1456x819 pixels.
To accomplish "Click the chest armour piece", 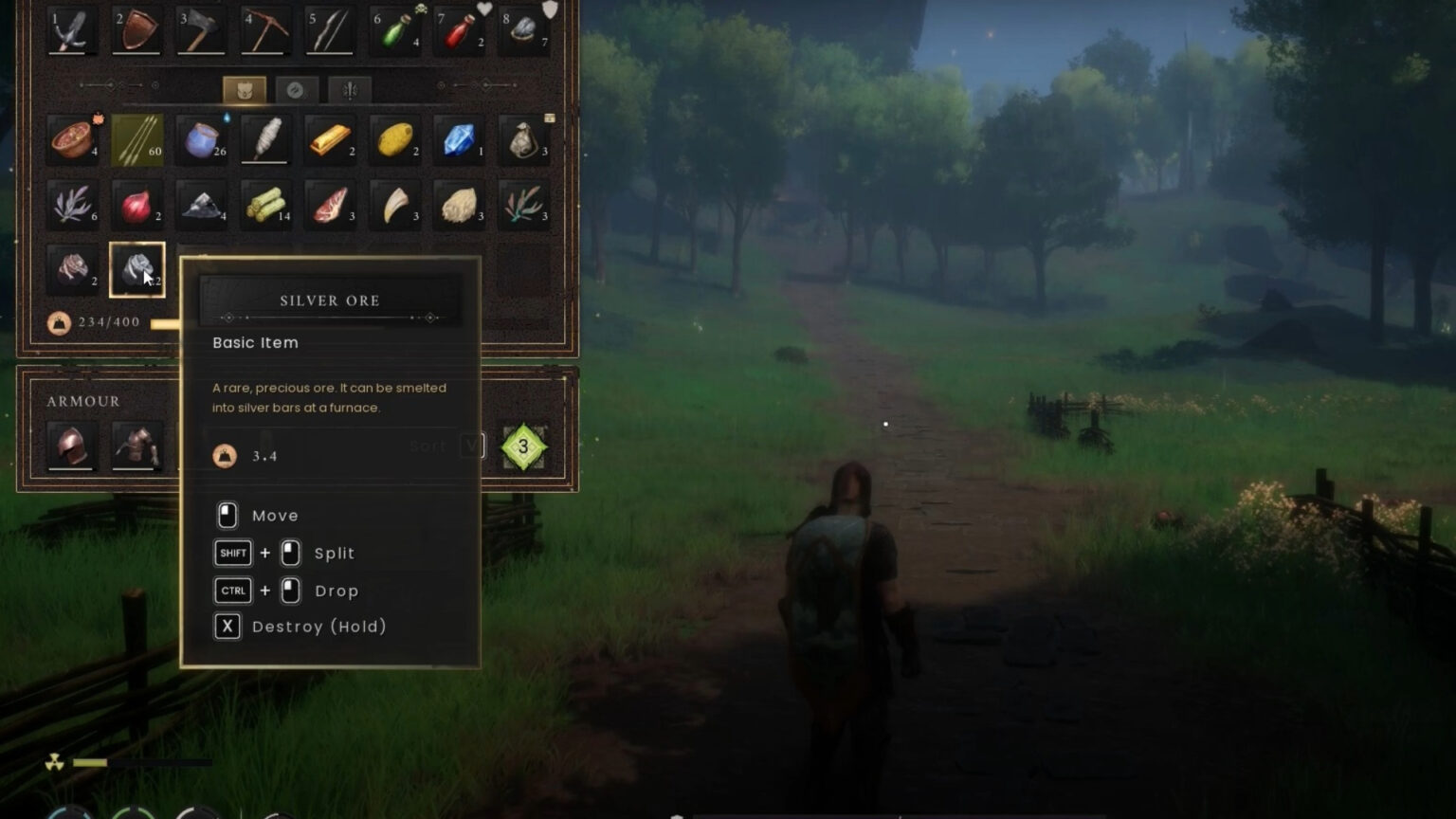I will (x=137, y=444).
